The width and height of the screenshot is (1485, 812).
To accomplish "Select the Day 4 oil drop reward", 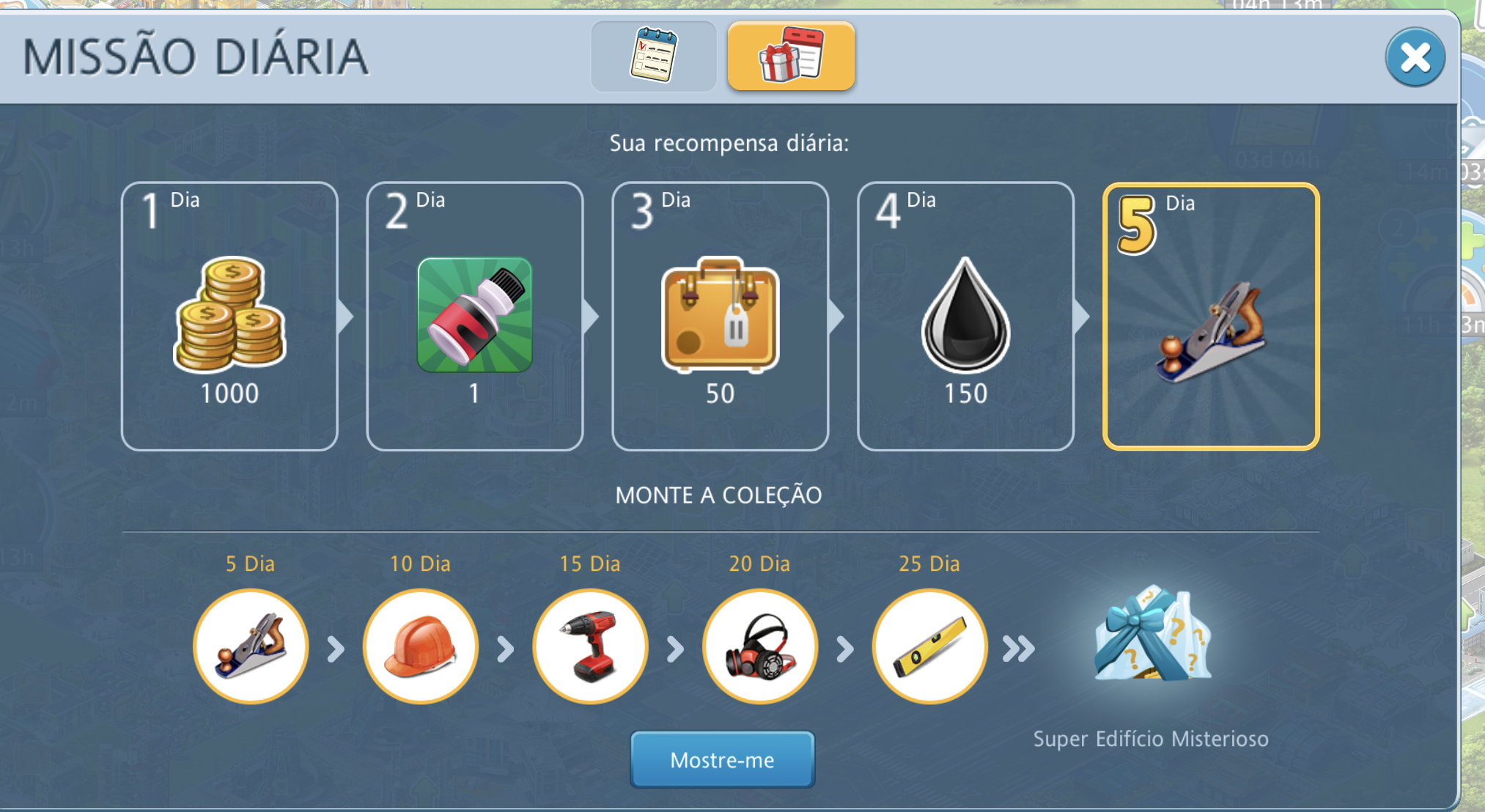I will click(965, 316).
